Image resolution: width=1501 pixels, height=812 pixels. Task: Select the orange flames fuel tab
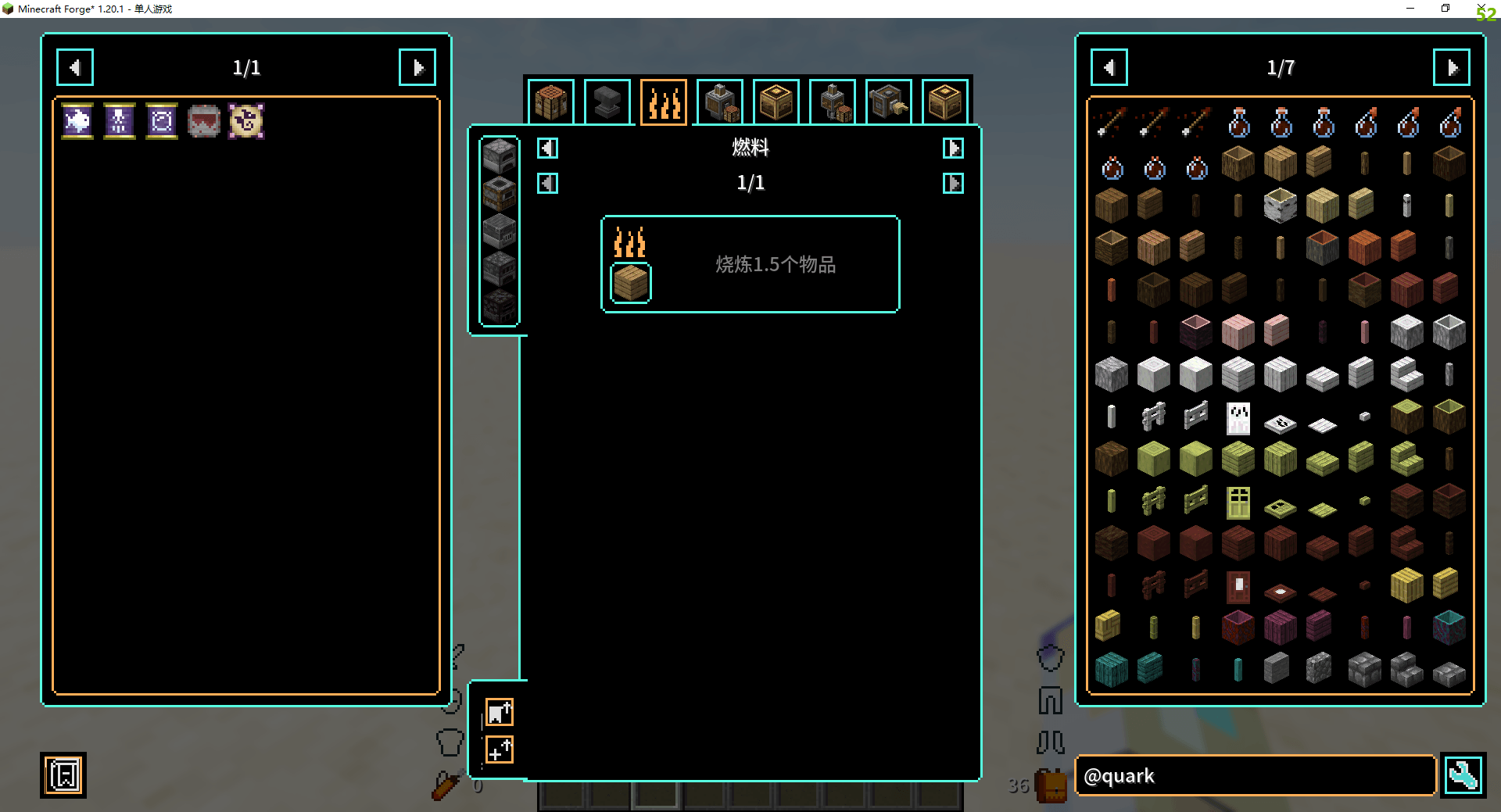point(664,102)
